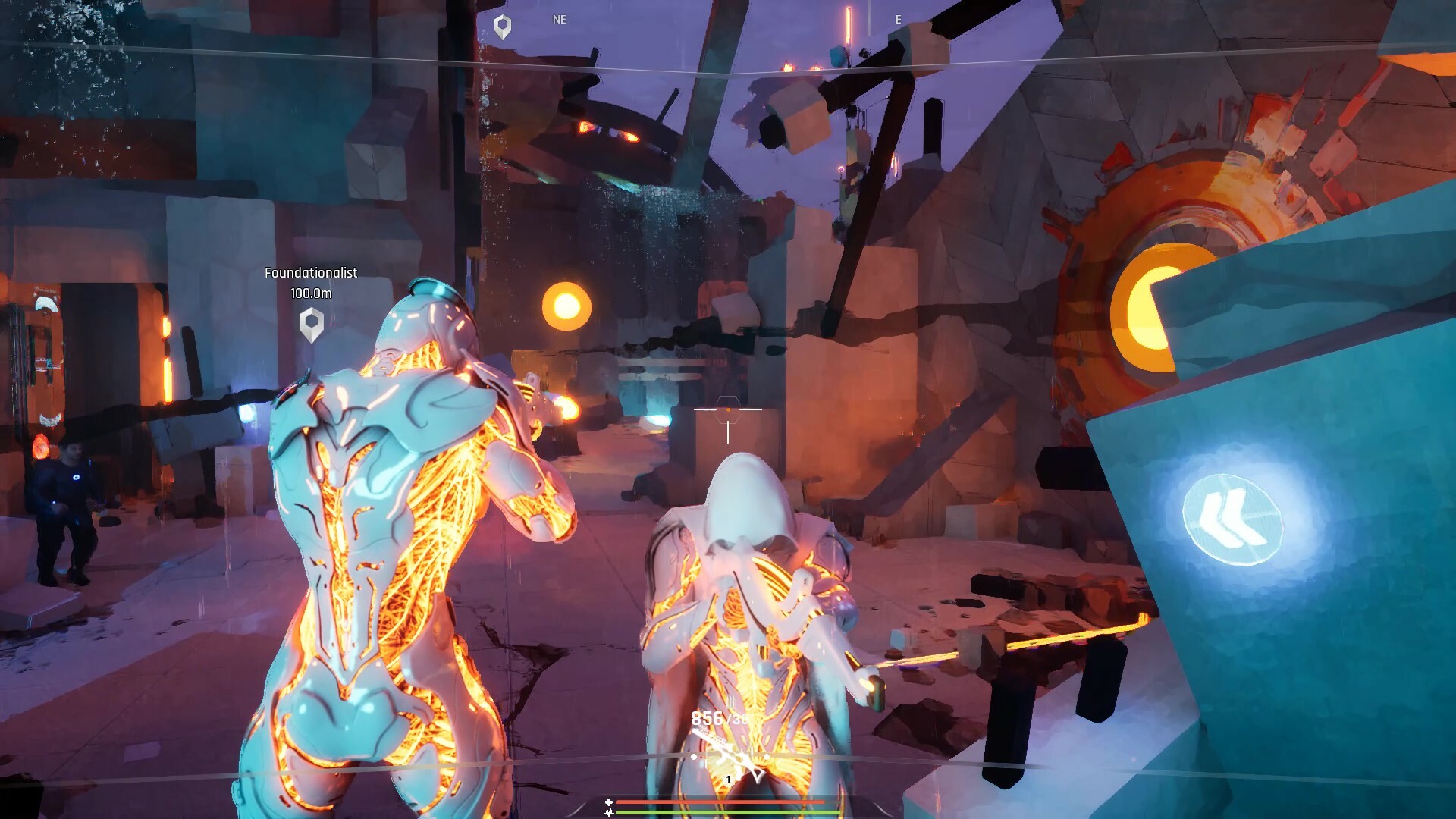The height and width of the screenshot is (819, 1456).
Task: Open the right white dot beside the weapon icon
Action: pyautogui.click(x=767, y=756)
